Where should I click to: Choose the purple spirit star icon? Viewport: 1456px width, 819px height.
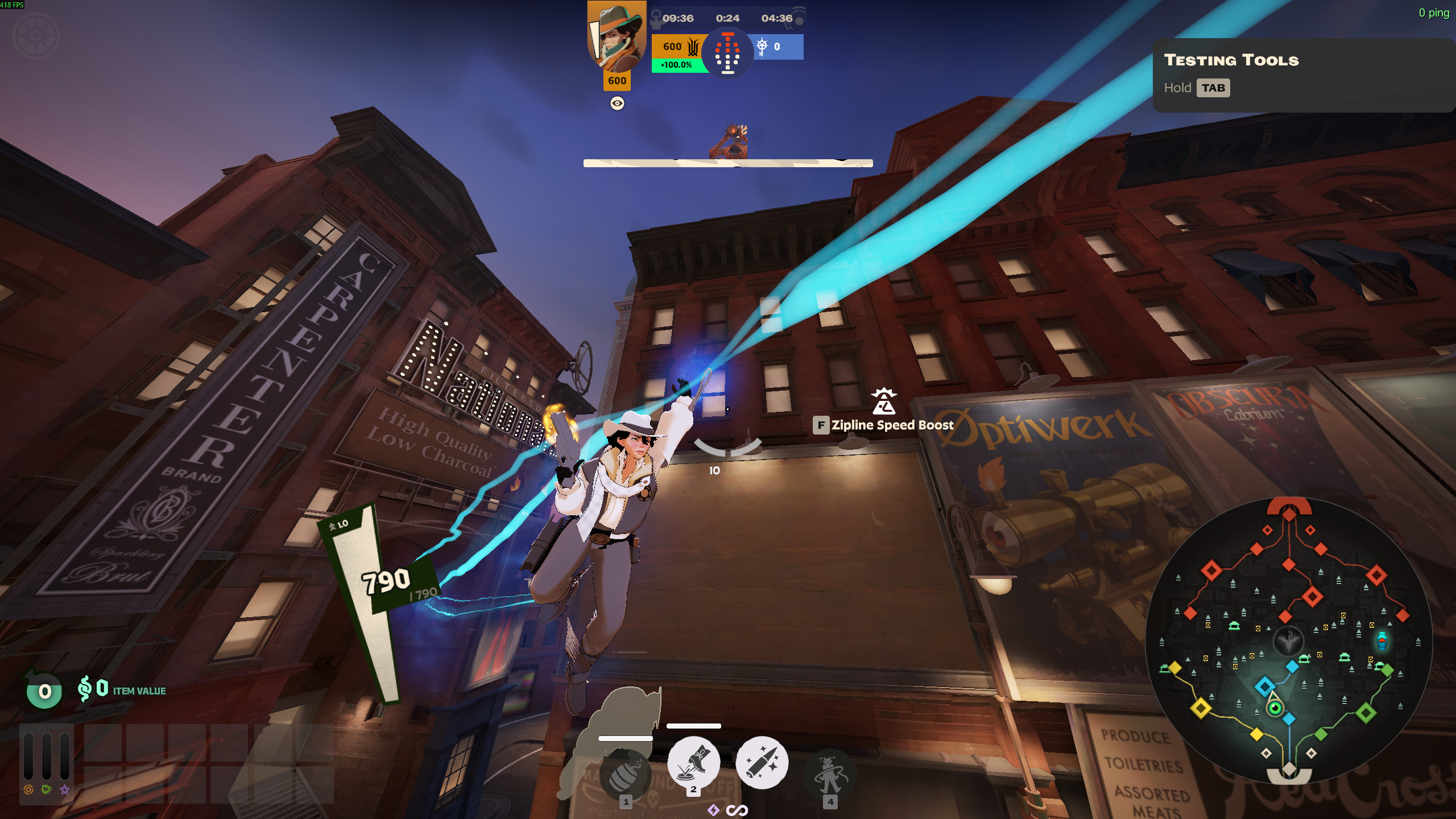(x=65, y=789)
